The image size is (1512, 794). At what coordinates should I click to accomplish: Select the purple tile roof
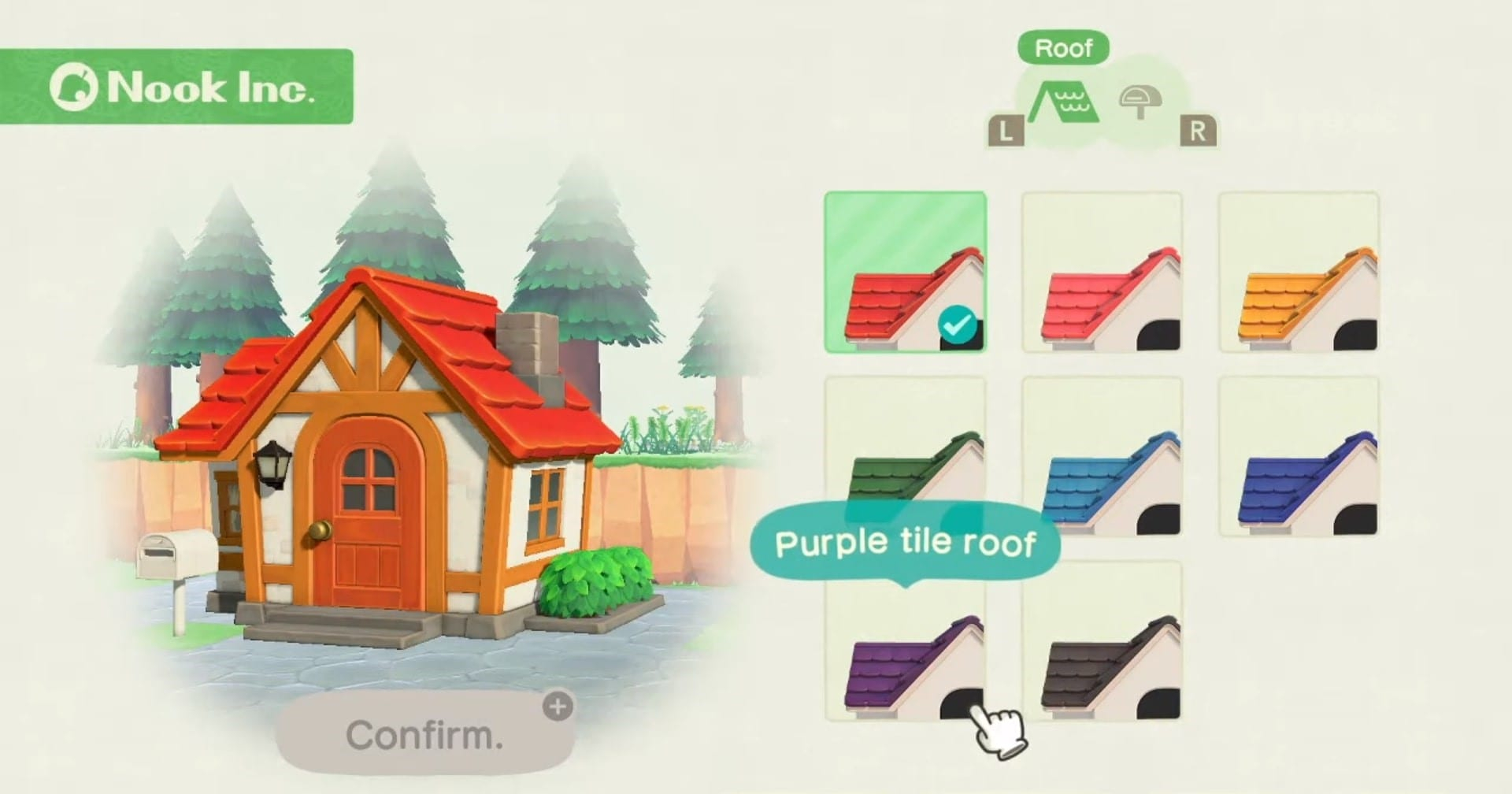point(905,641)
